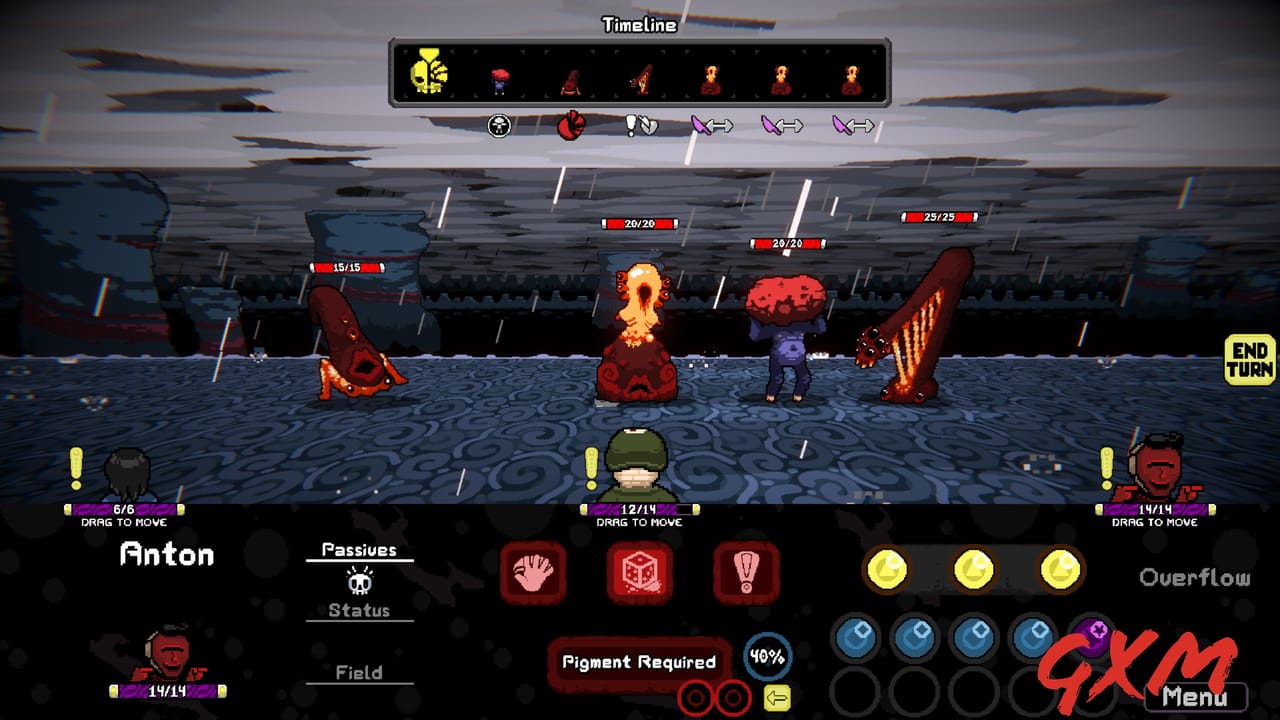Screen dimensions: 1280x720
Task: Expand the Field section
Action: pos(359,673)
